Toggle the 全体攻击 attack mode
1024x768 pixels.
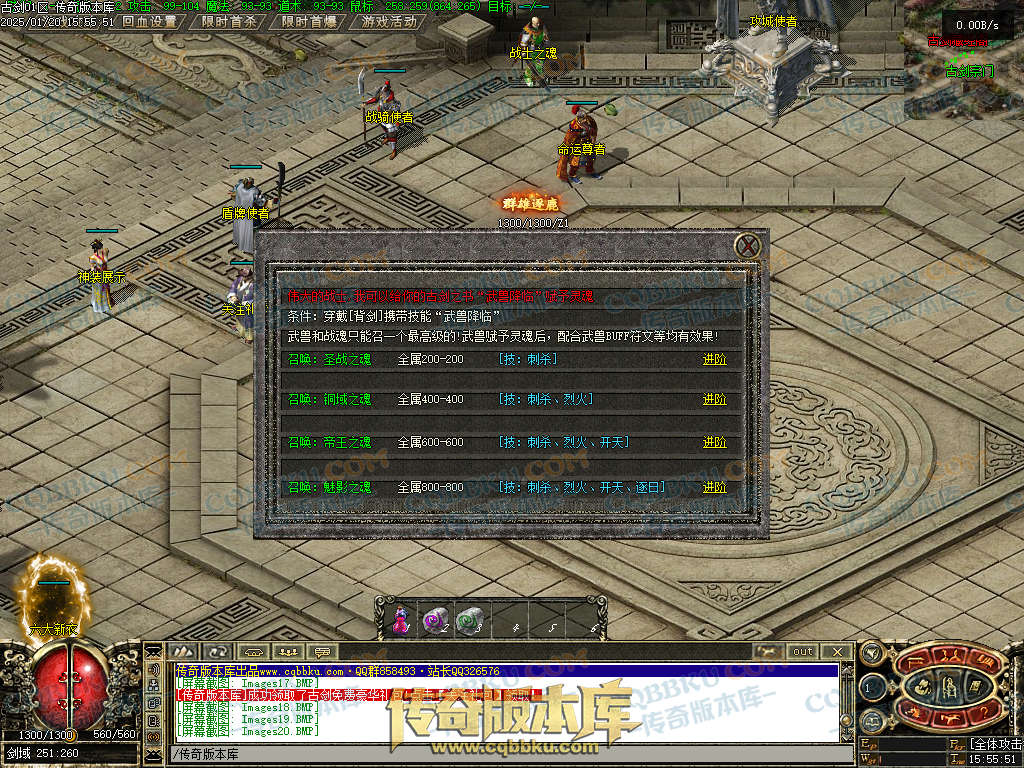tap(995, 744)
